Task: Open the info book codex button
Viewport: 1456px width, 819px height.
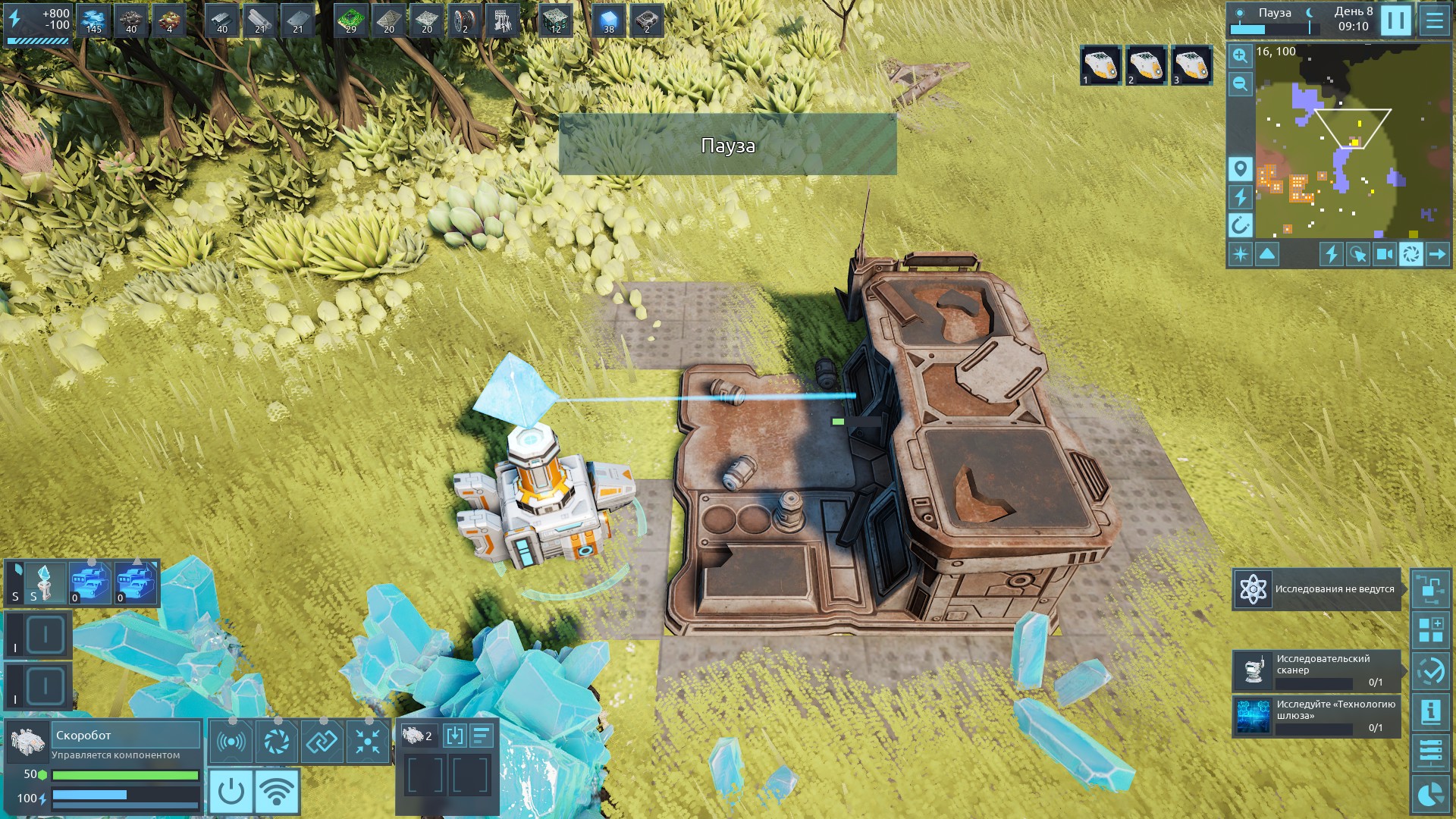Action: coord(1431,711)
